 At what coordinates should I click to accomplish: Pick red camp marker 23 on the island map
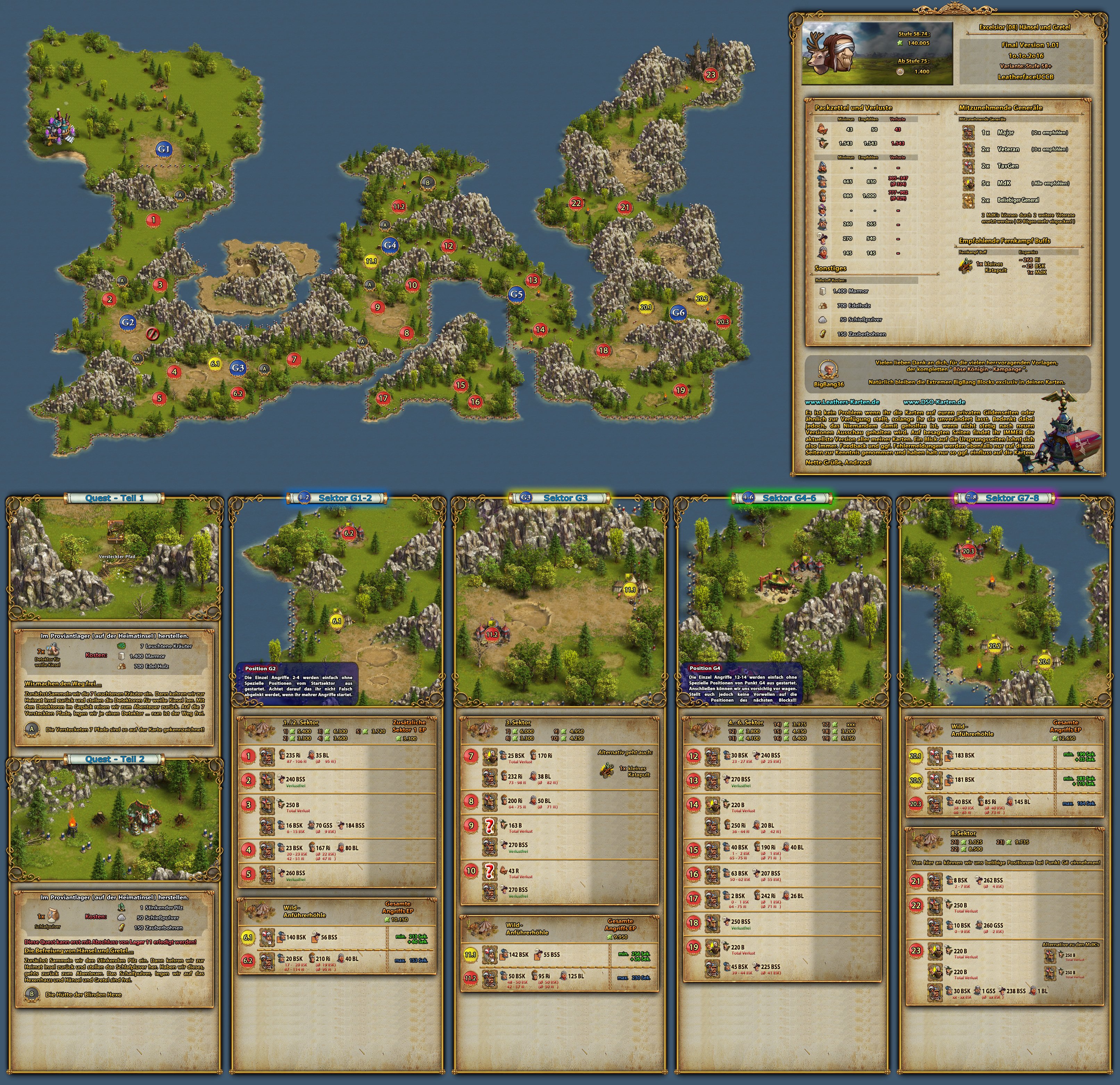(x=711, y=74)
